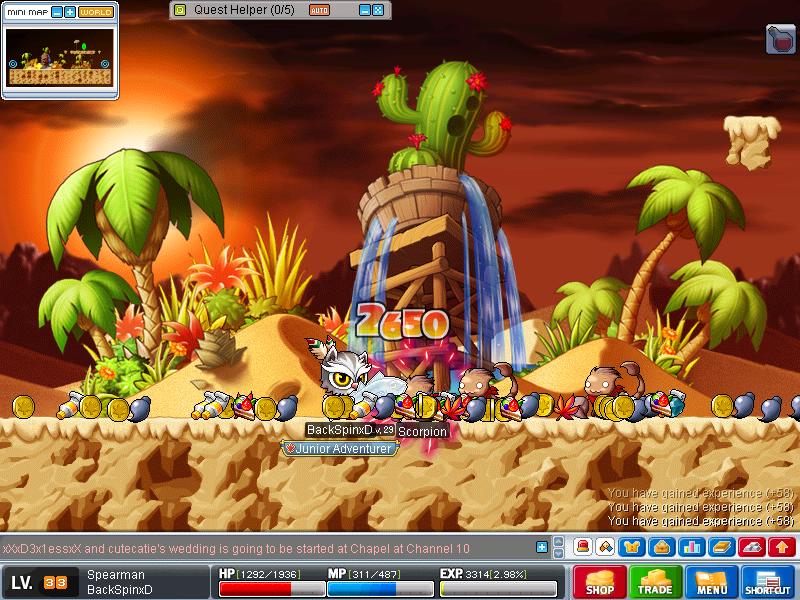
Task: Click the potion icon in top-right corner
Action: [780, 39]
